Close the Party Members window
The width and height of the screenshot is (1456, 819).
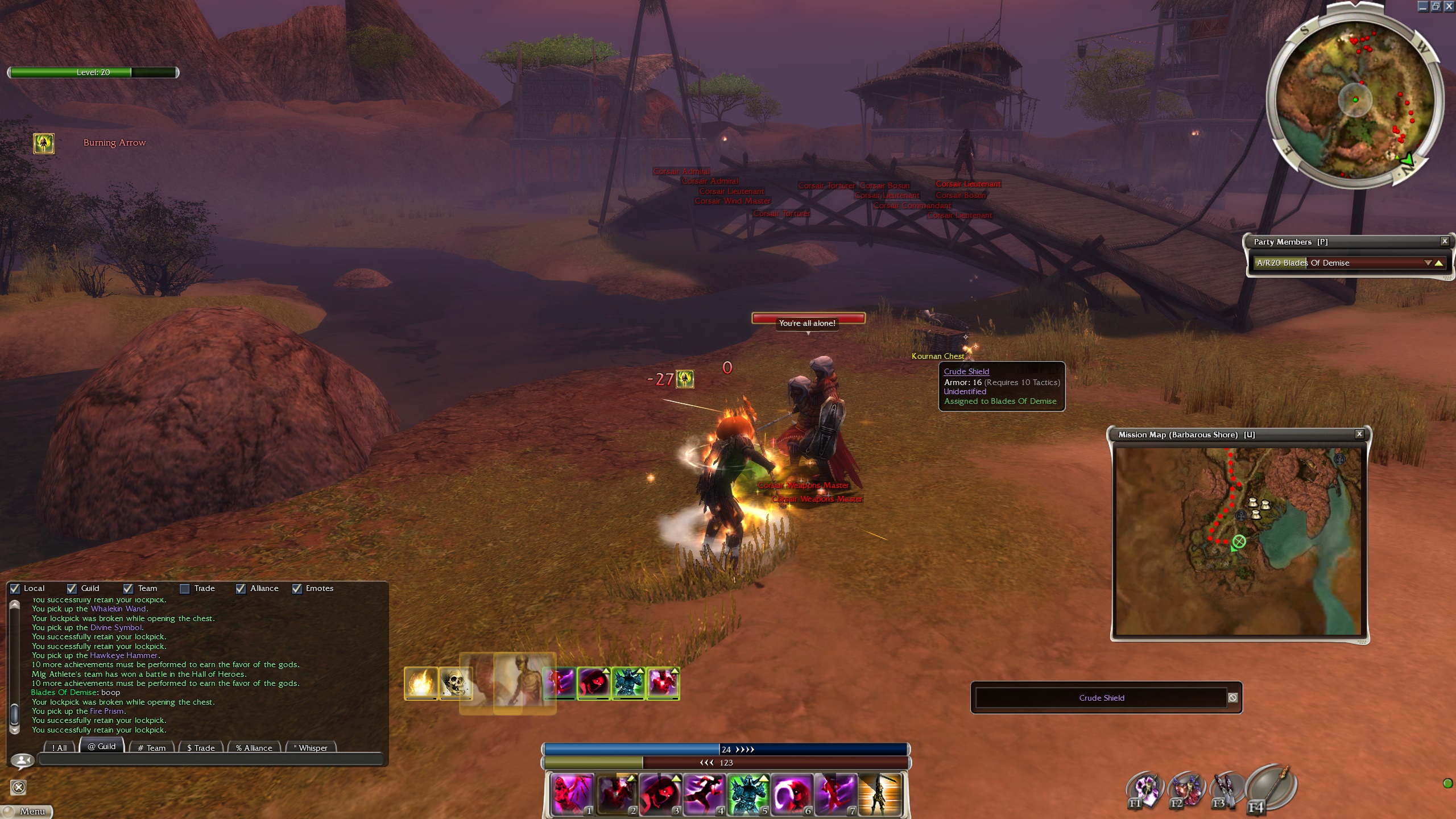point(1444,242)
